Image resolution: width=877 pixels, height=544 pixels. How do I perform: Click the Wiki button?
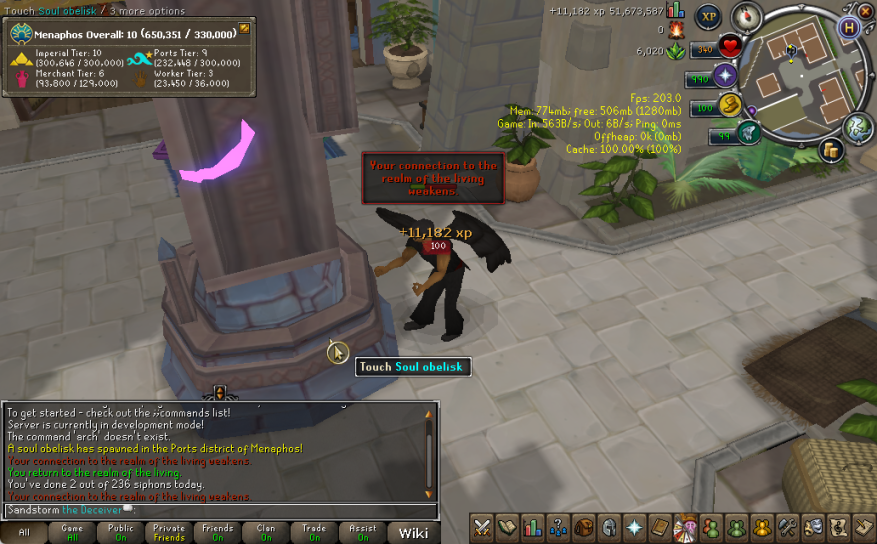[413, 533]
